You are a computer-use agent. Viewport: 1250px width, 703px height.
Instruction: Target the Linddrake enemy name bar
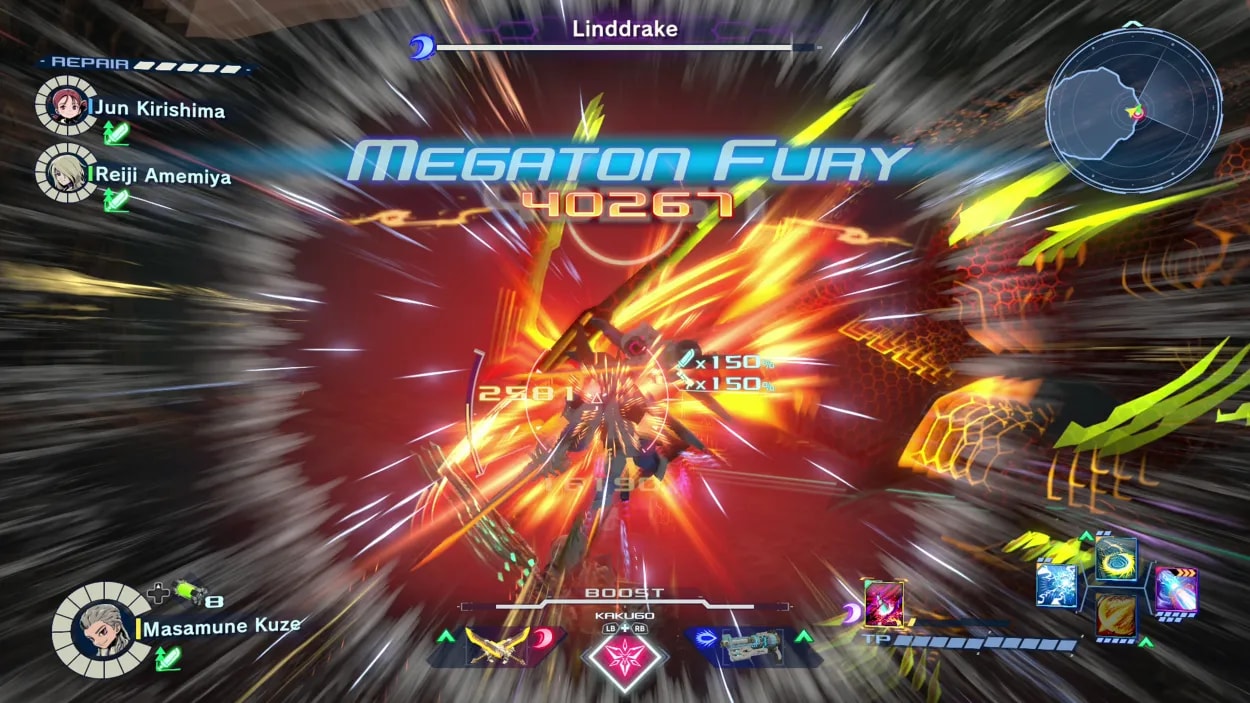tap(624, 30)
